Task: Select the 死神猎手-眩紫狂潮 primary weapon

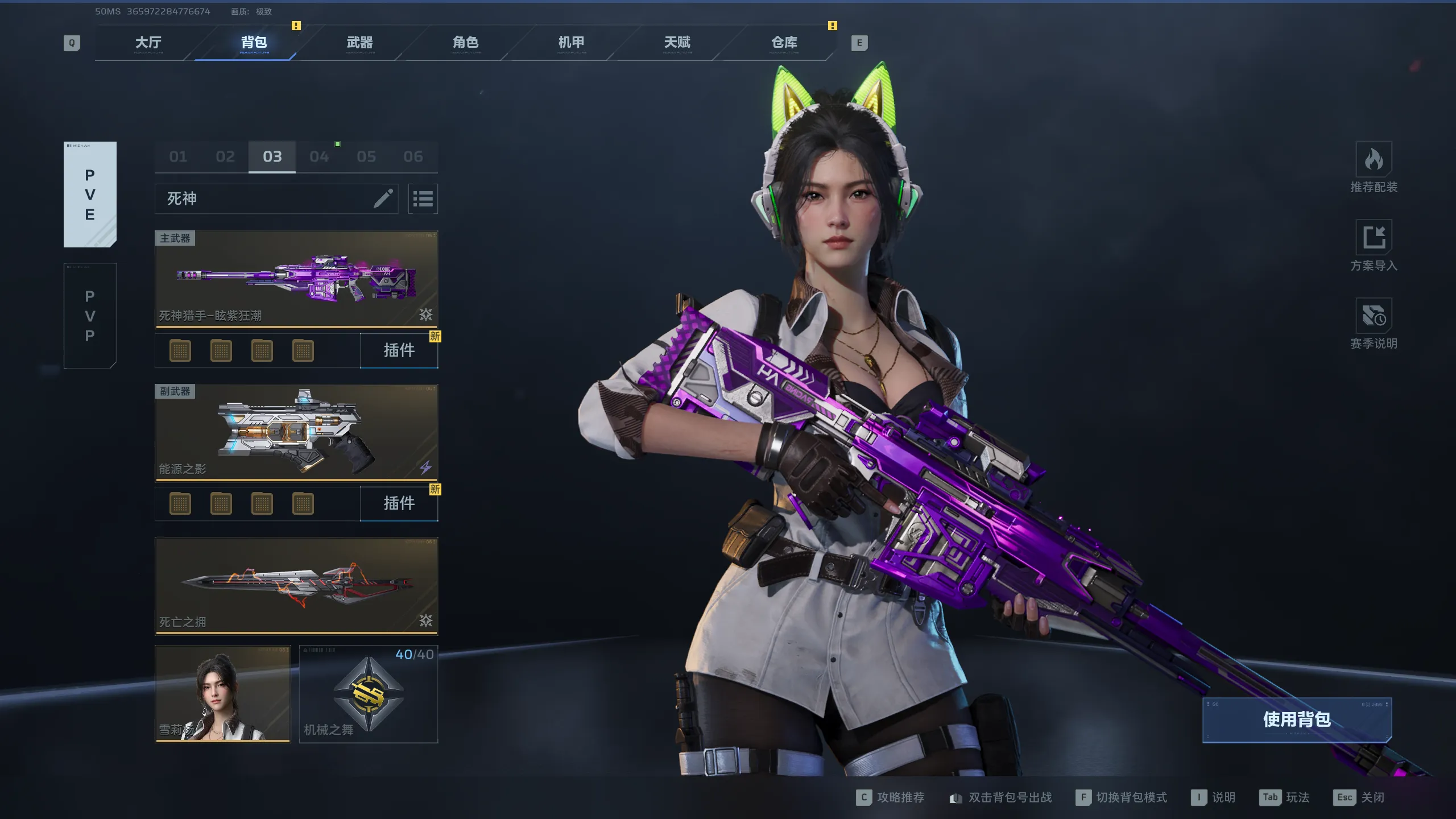Action: [x=296, y=279]
